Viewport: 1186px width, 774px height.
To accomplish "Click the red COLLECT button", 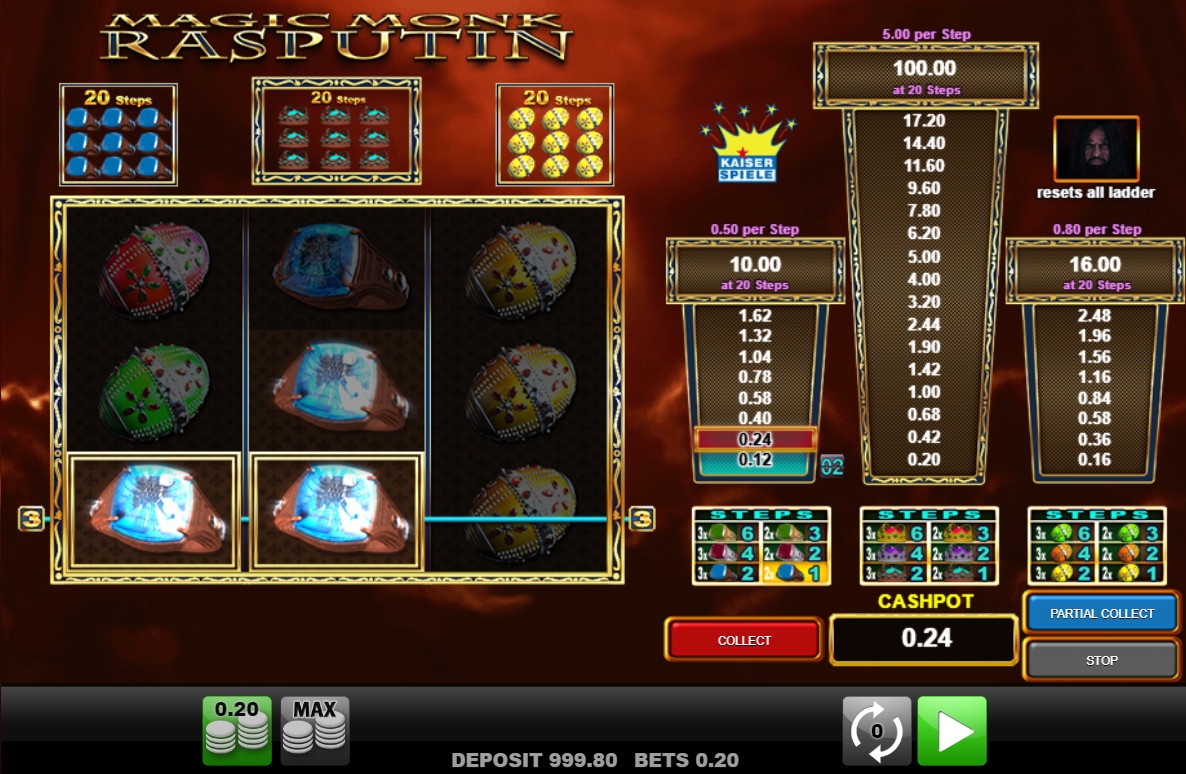I will pyautogui.click(x=744, y=640).
